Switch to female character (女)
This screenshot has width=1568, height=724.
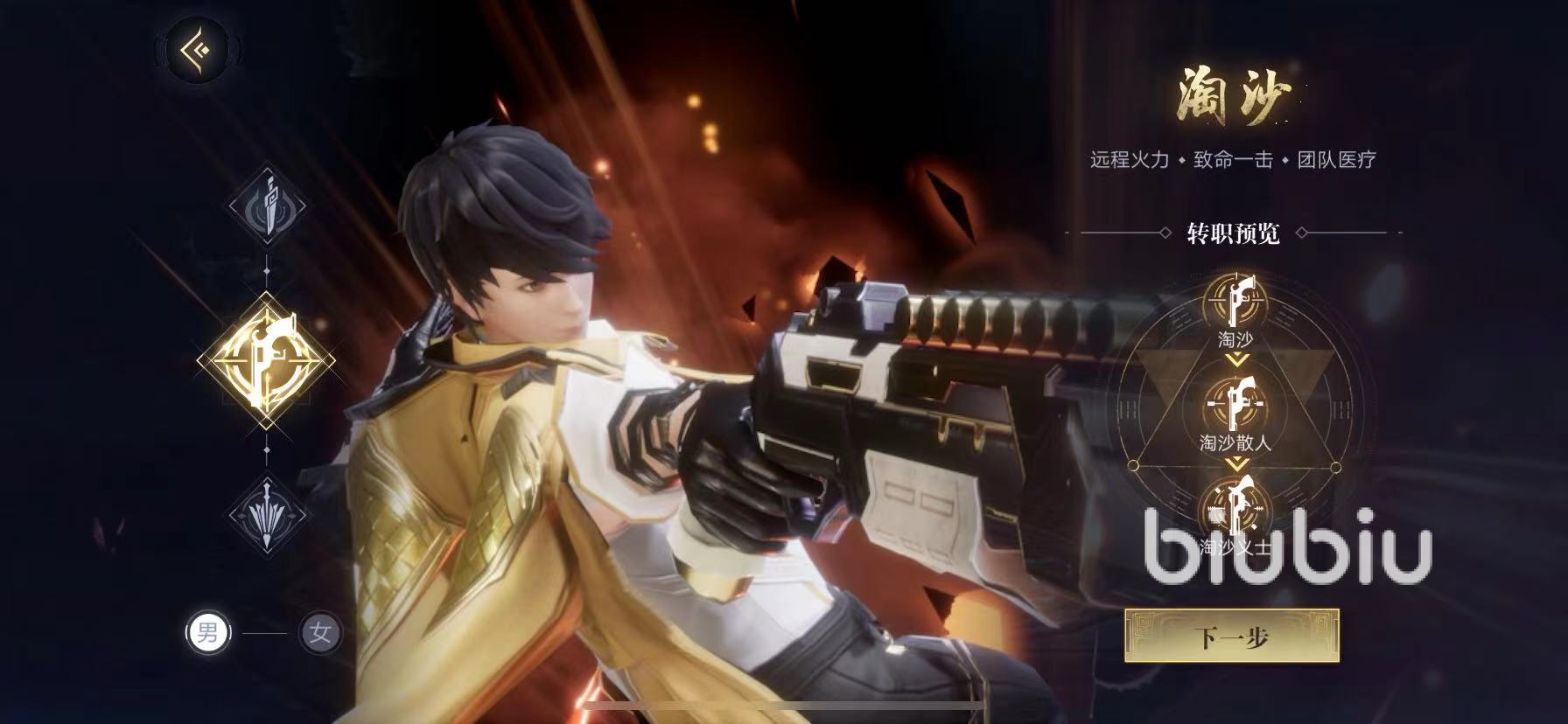pos(320,632)
